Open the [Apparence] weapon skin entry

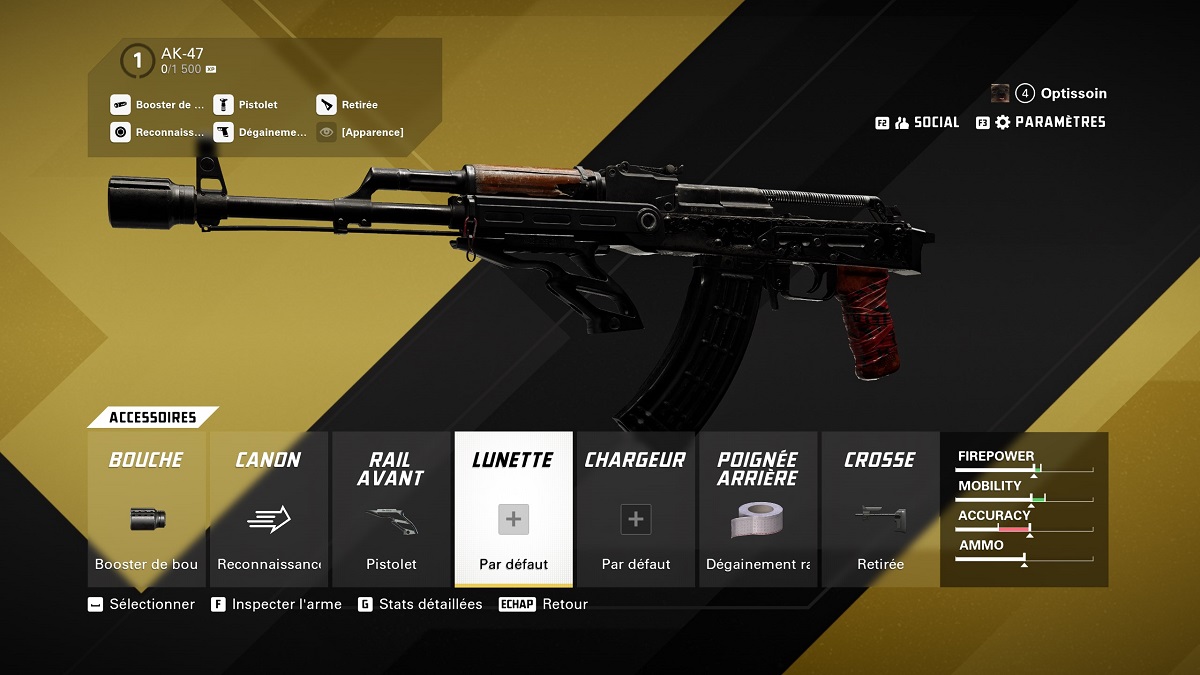[371, 132]
